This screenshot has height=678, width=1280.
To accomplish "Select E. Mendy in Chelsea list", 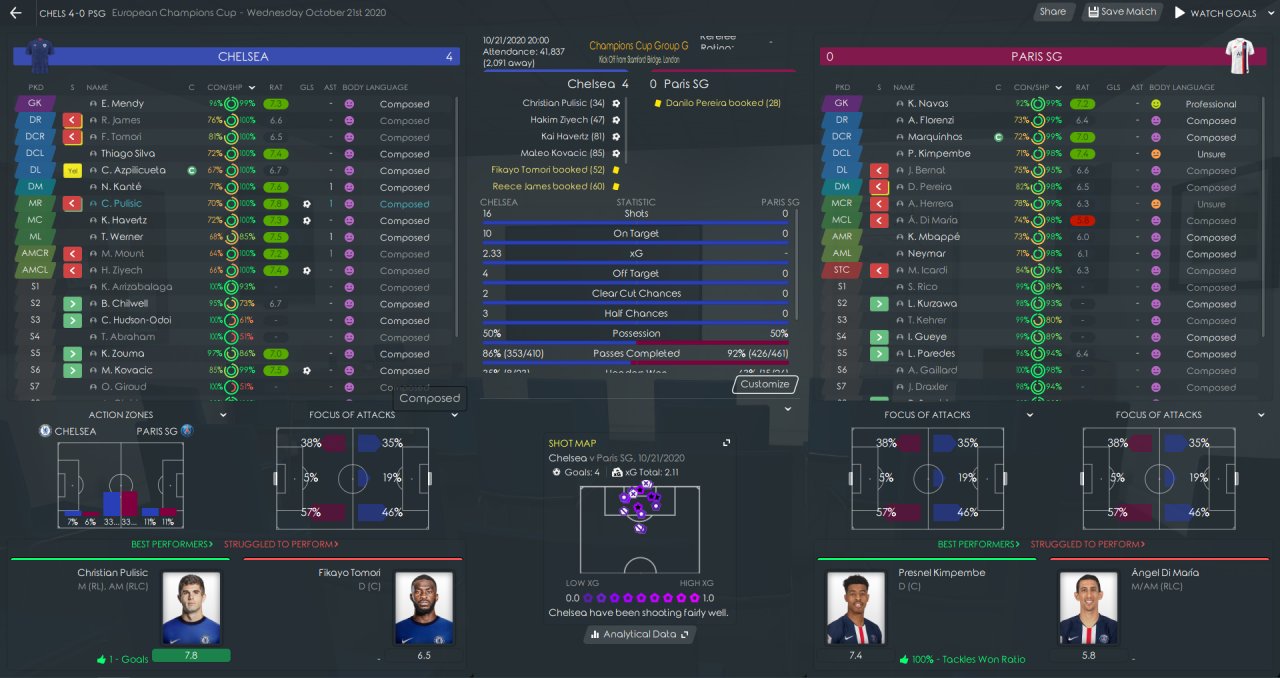I will 122,103.
